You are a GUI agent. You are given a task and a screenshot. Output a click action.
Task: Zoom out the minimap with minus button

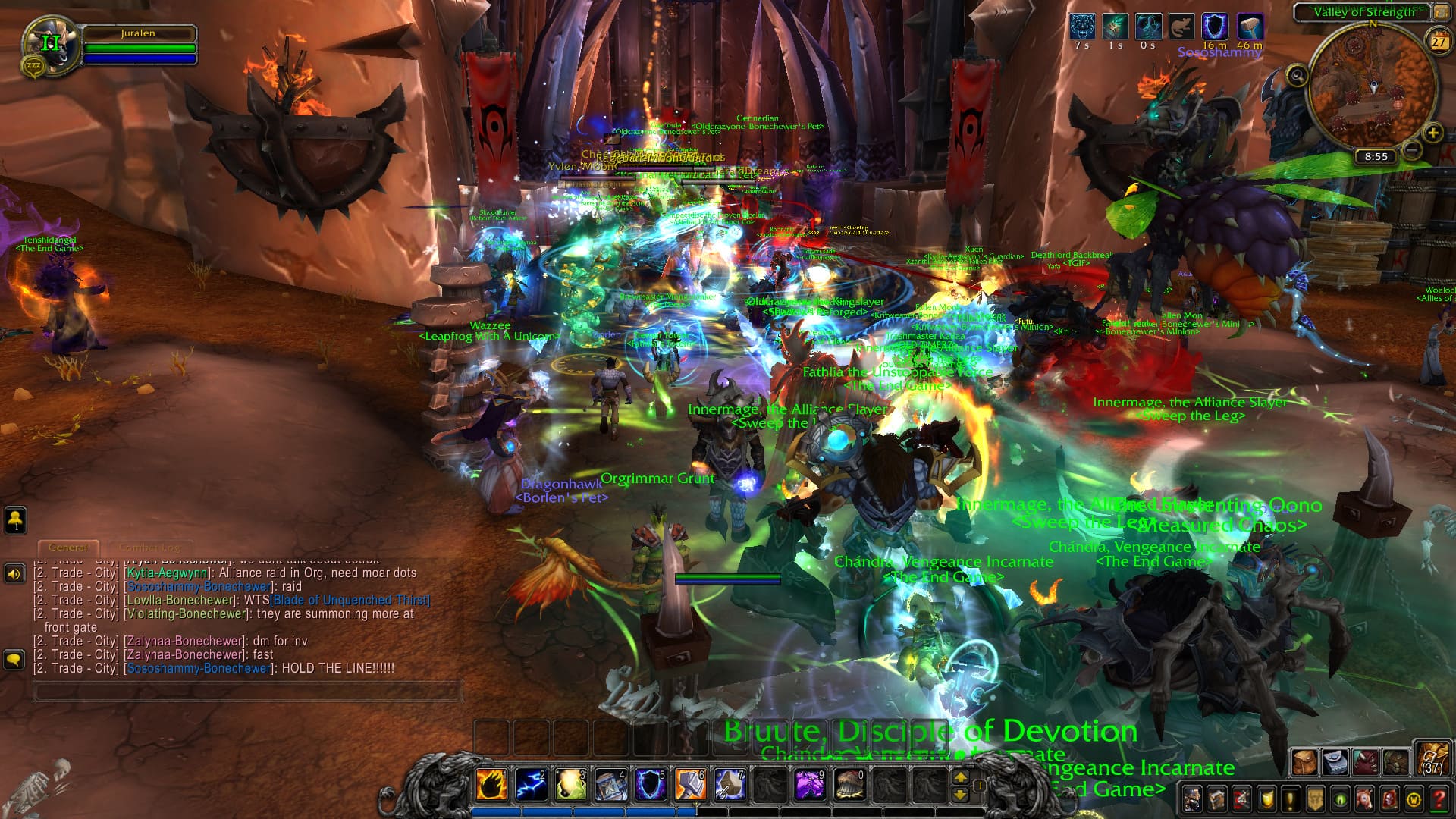[1411, 150]
